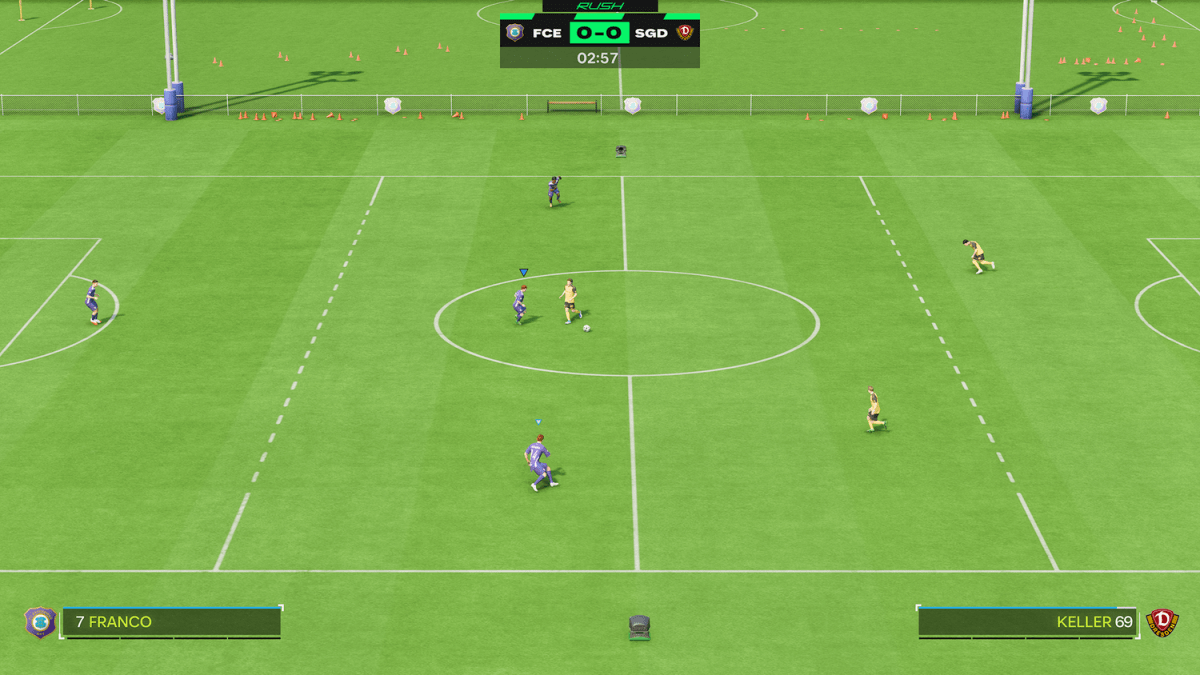Select the 7 Franco player name panel

171,622
